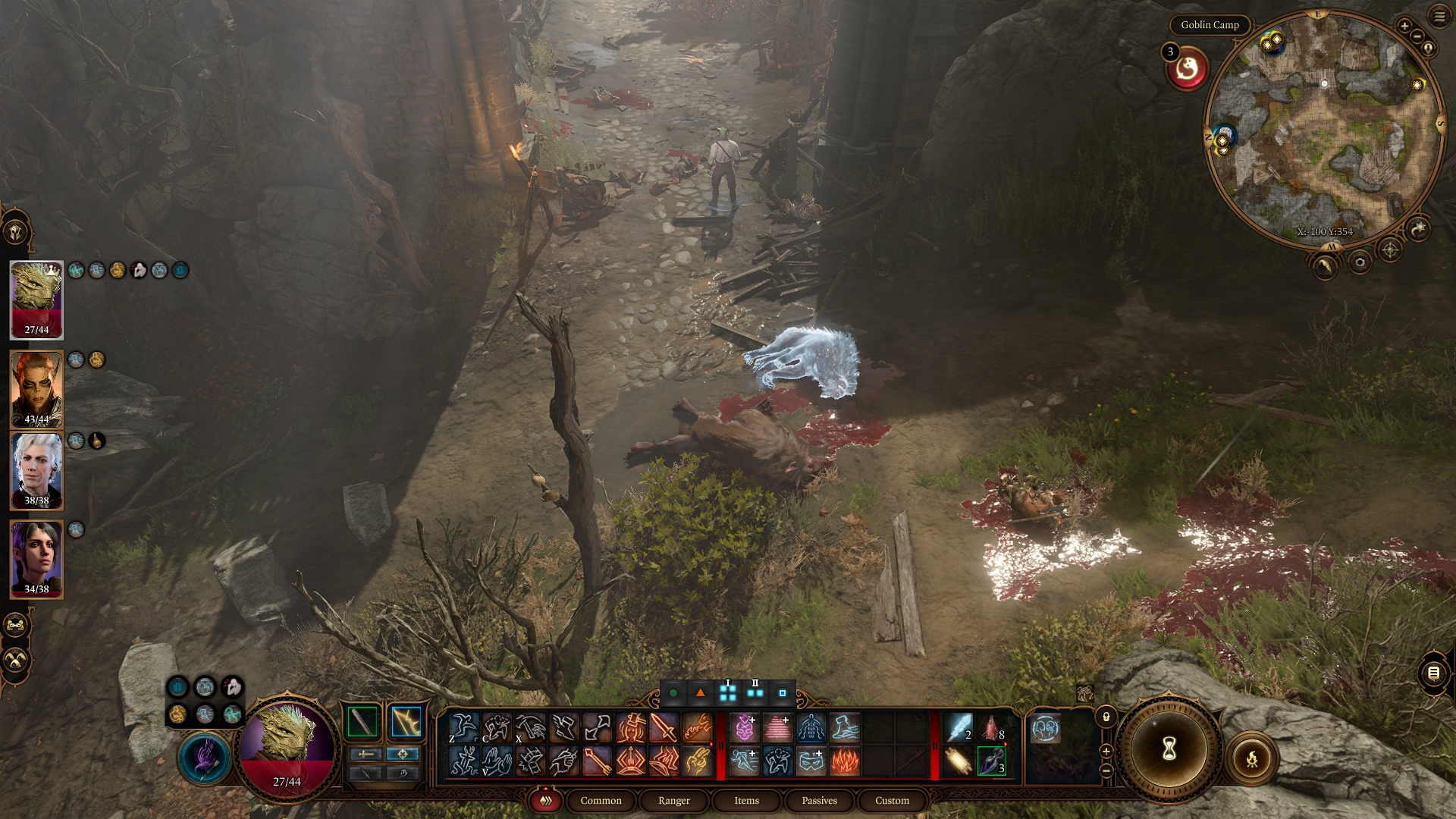
Task: Click the red inspiration orb button
Action: click(x=1188, y=70)
